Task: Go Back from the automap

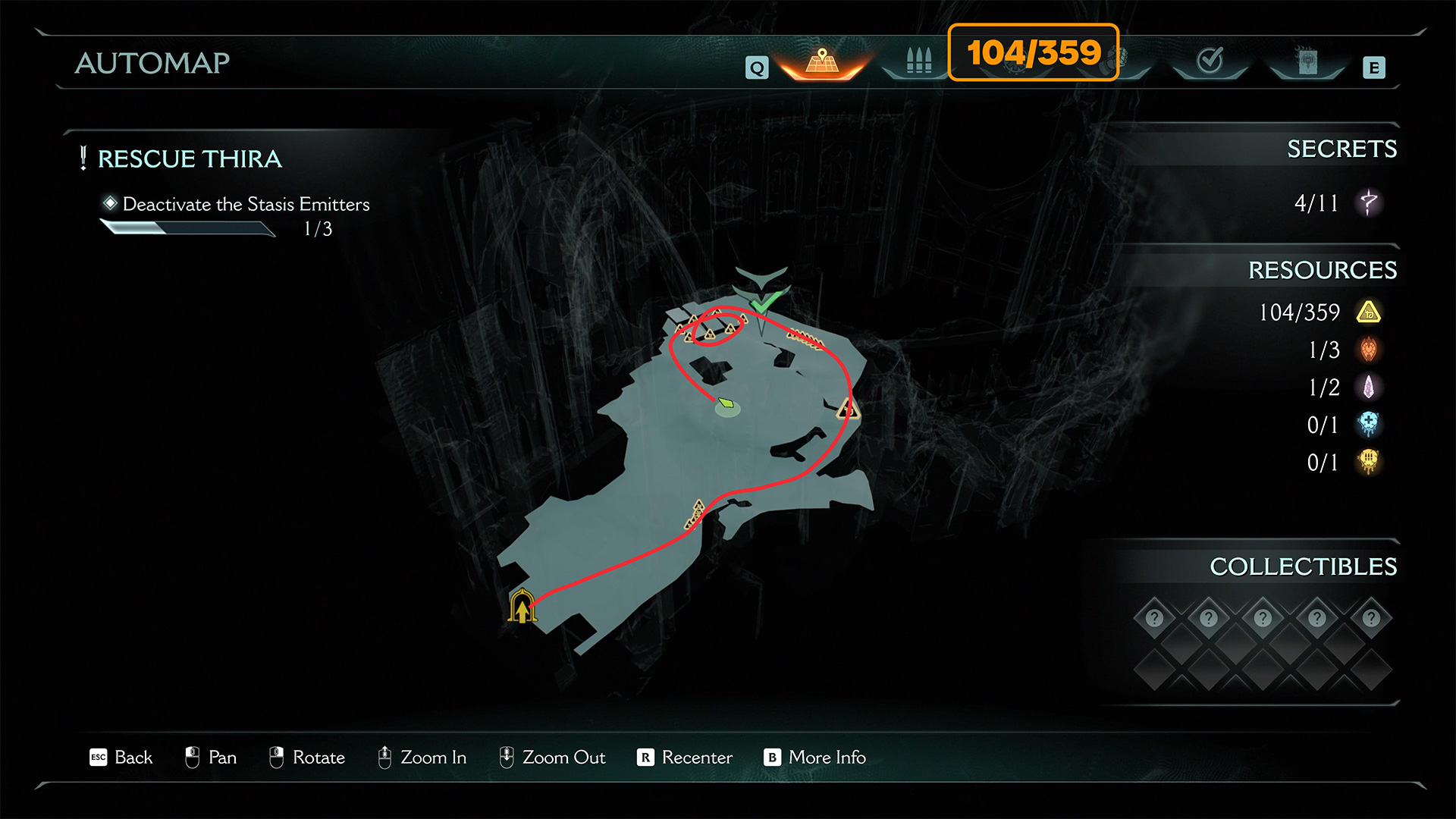Action: click(x=121, y=757)
